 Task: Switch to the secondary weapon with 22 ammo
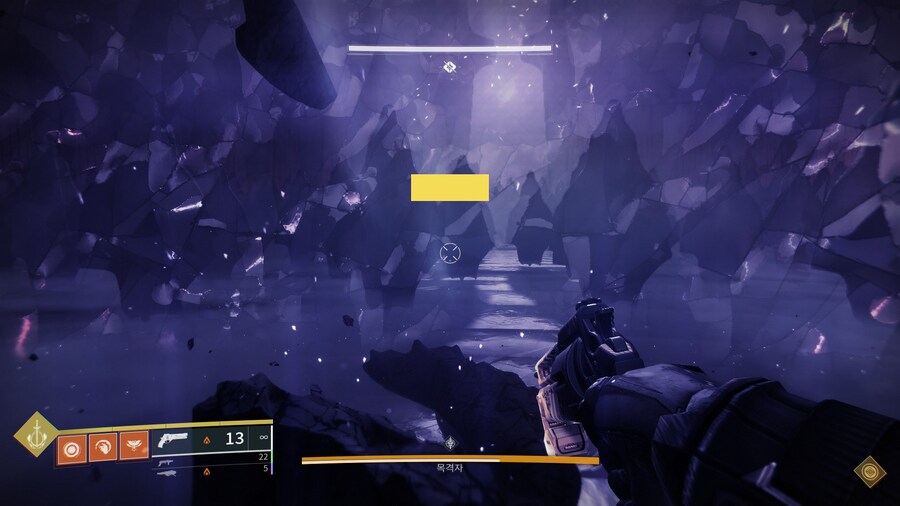[x=166, y=458]
